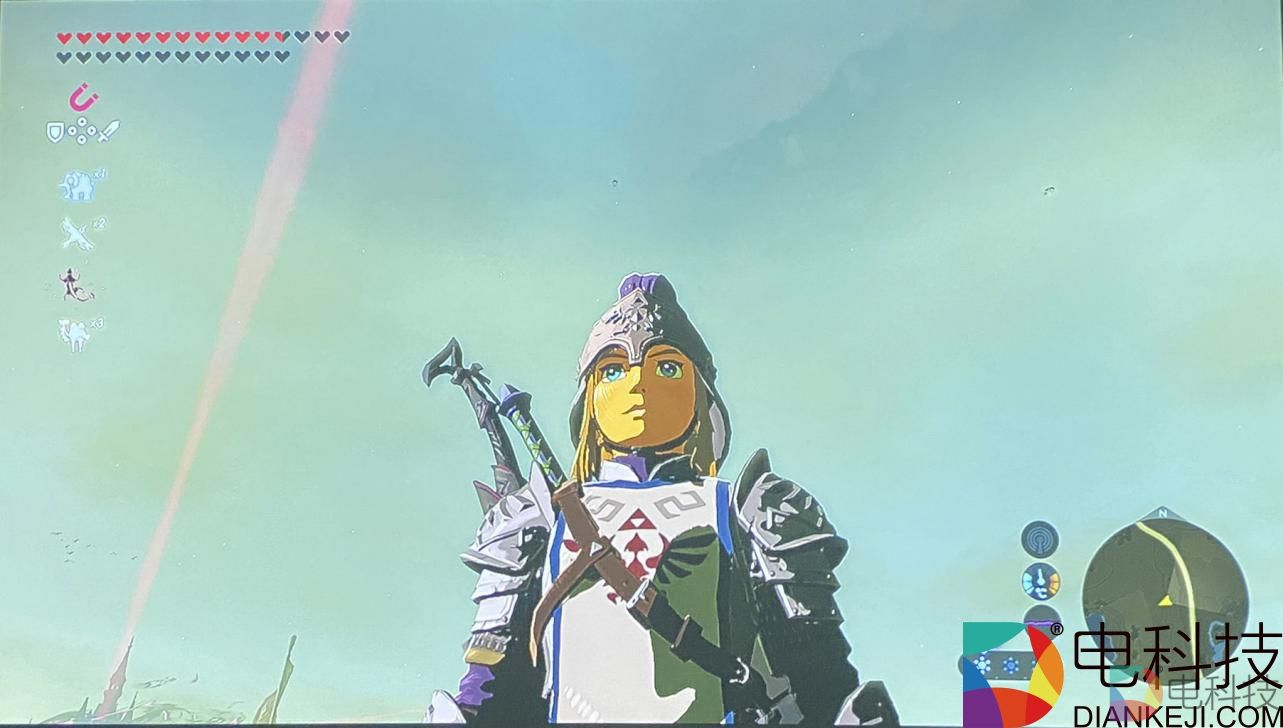Choose the camel Urbosa's Fury icon
The image size is (1283, 728).
pos(76,336)
